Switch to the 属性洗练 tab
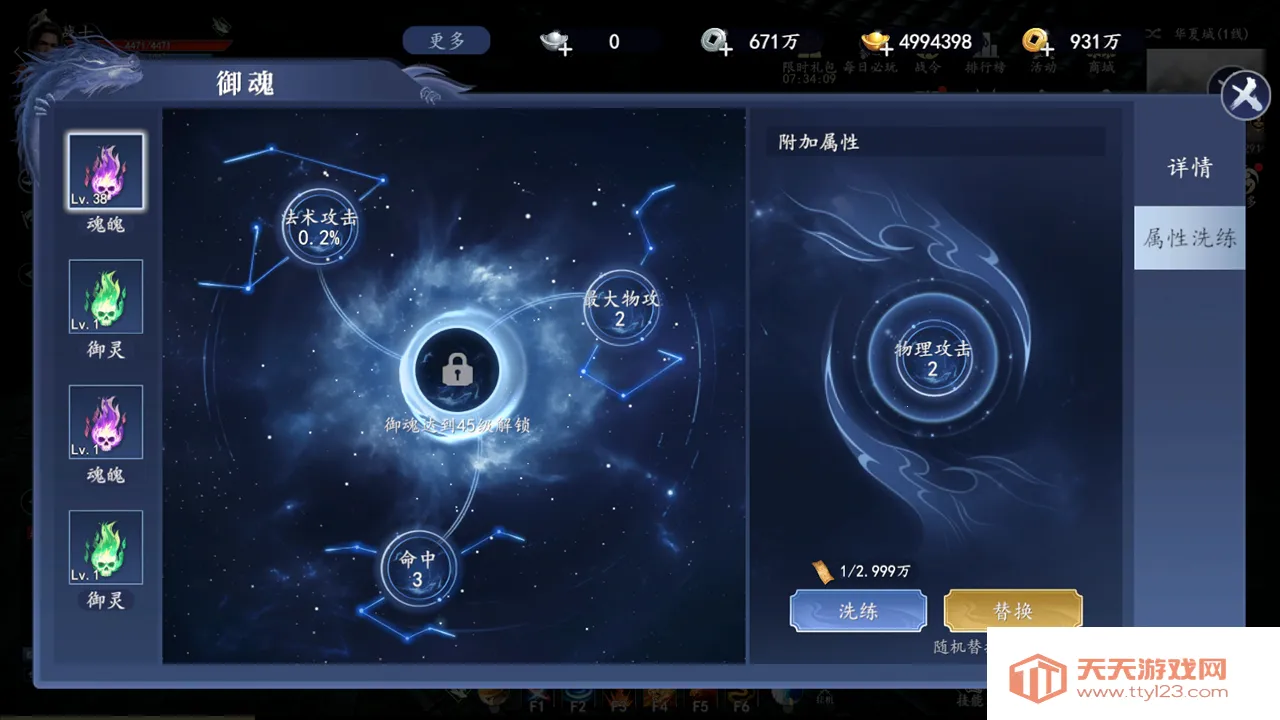The width and height of the screenshot is (1280, 720). point(1188,238)
